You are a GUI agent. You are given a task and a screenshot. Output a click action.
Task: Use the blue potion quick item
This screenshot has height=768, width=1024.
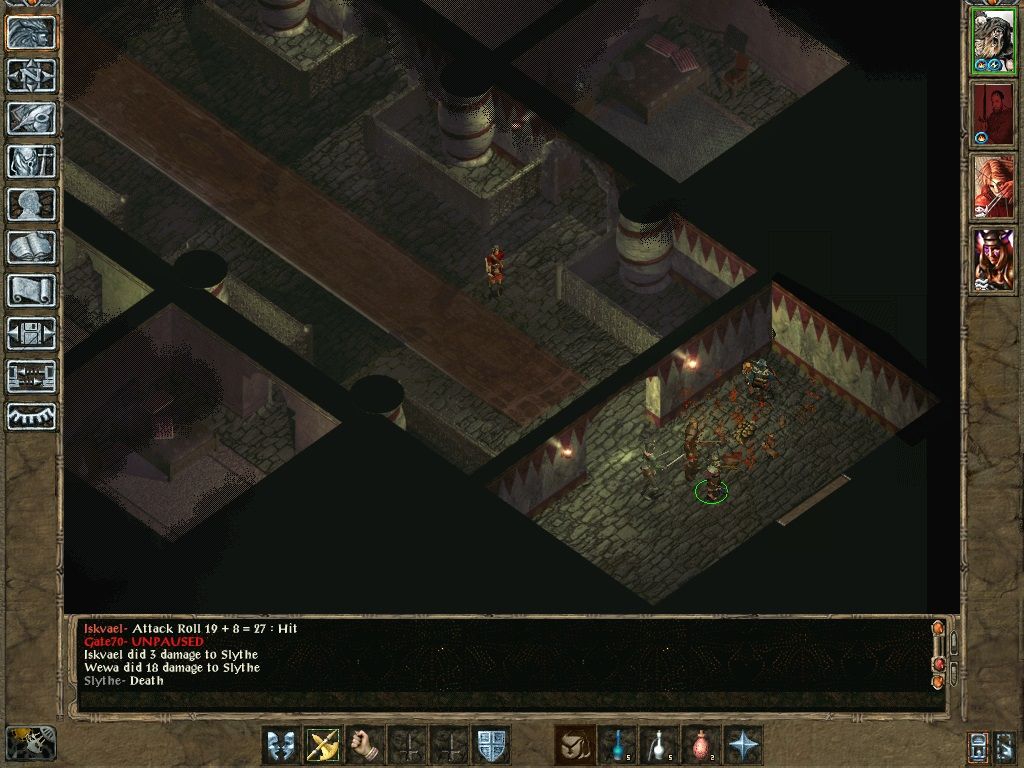(617, 745)
